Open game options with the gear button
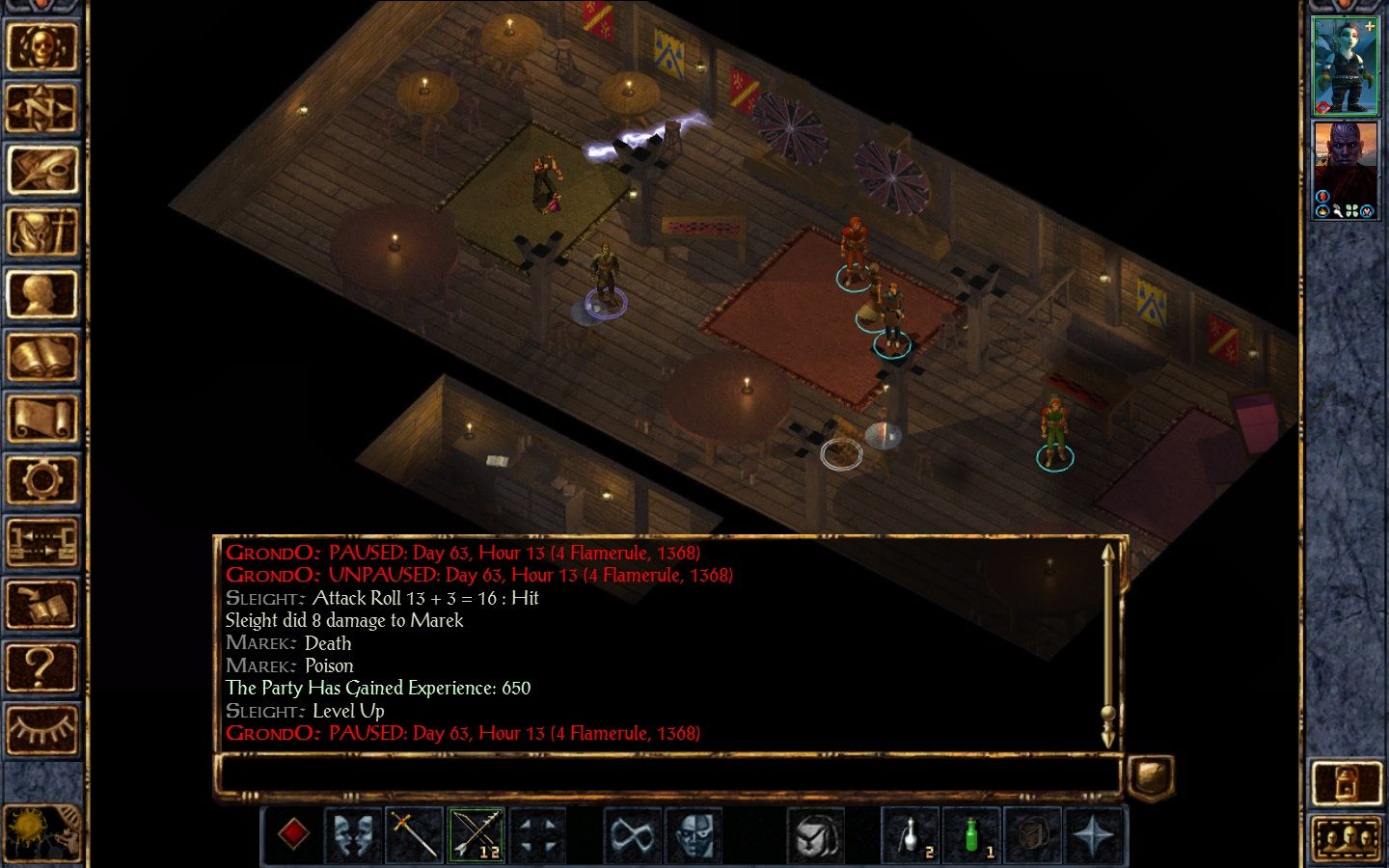The image size is (1389, 868). (x=41, y=480)
